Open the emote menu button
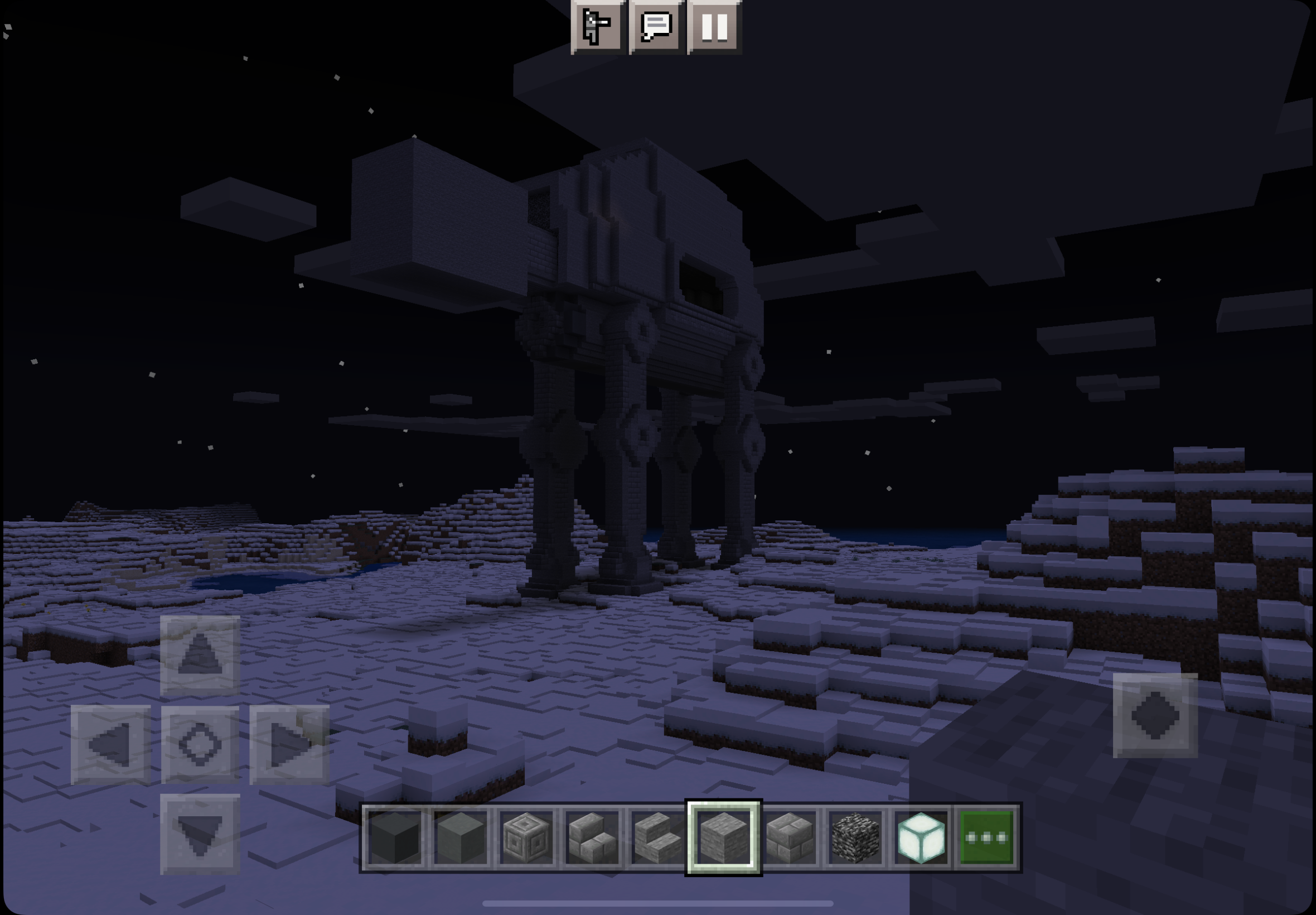Screen dimensions: 1316x915 point(598,26)
